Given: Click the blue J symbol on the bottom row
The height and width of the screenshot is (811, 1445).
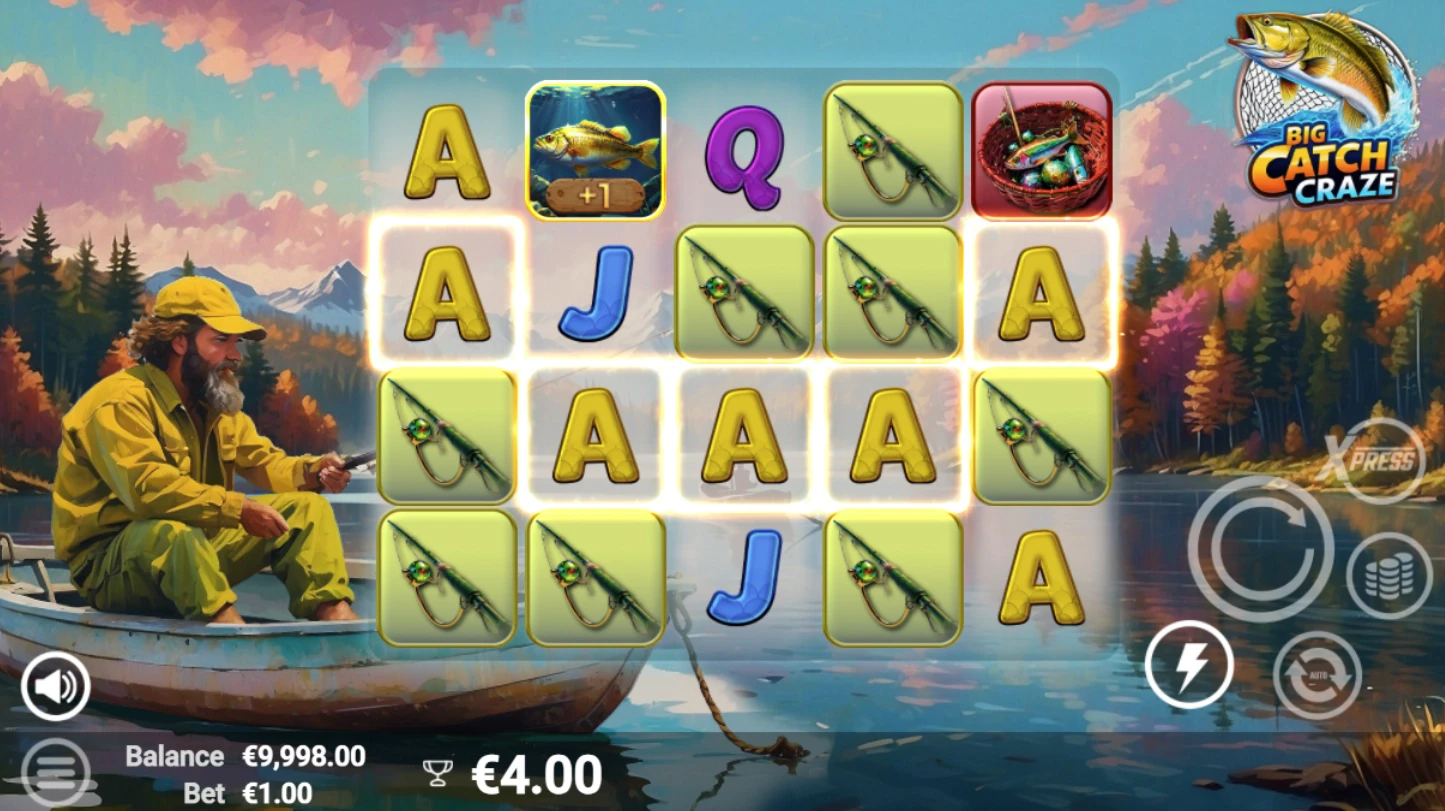Looking at the screenshot, I should pyautogui.click(x=742, y=578).
